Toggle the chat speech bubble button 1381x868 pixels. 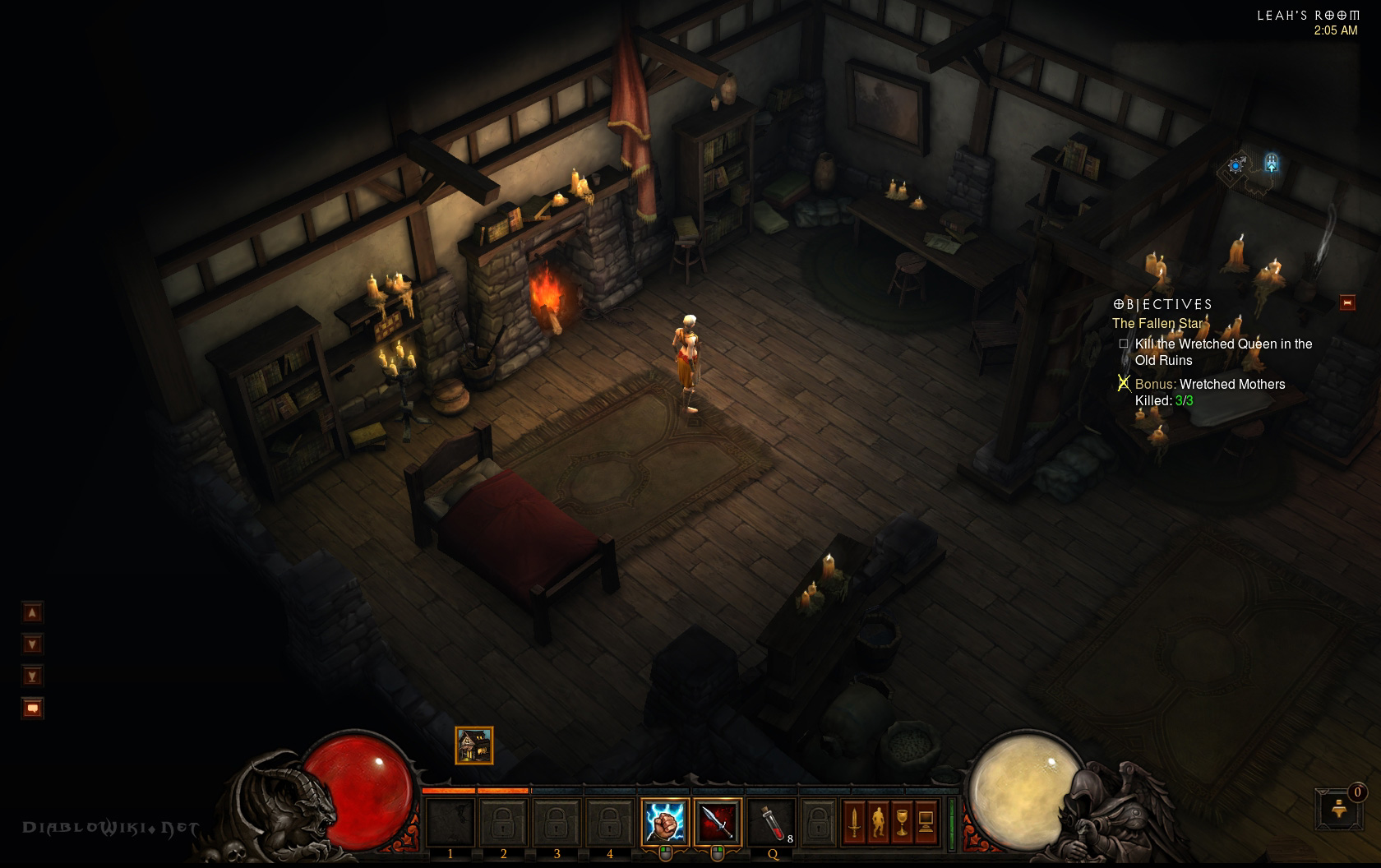coord(32,708)
